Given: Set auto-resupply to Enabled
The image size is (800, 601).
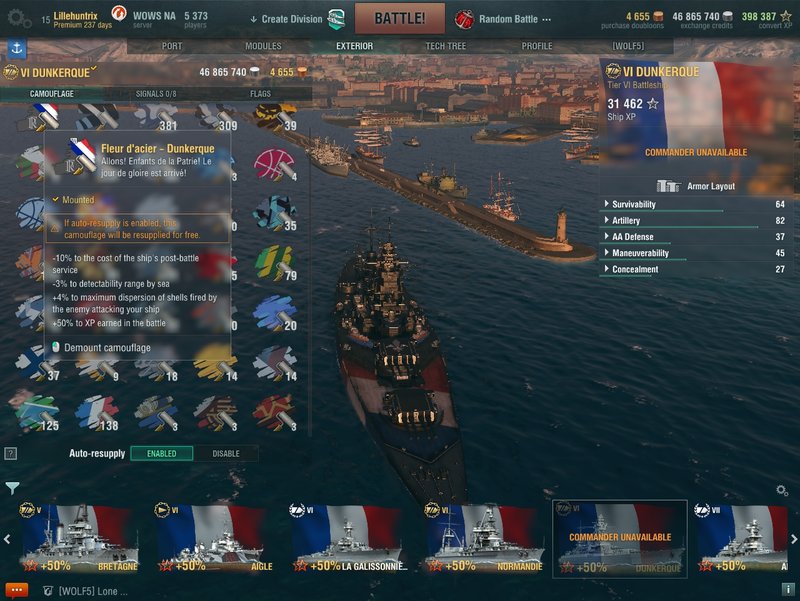Looking at the screenshot, I should pyautogui.click(x=162, y=453).
